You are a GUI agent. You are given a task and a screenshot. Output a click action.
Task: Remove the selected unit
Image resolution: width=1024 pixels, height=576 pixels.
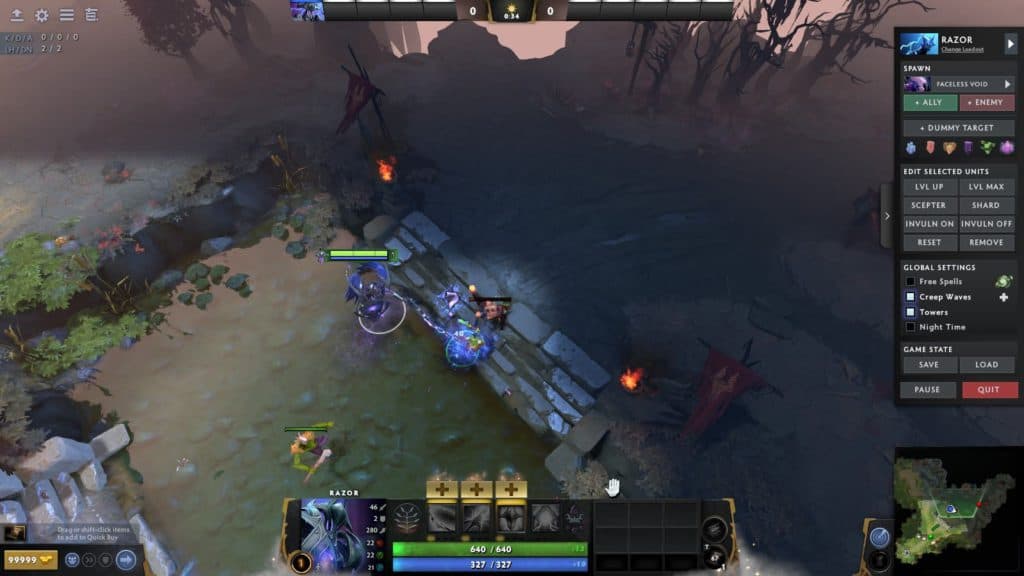click(x=987, y=243)
